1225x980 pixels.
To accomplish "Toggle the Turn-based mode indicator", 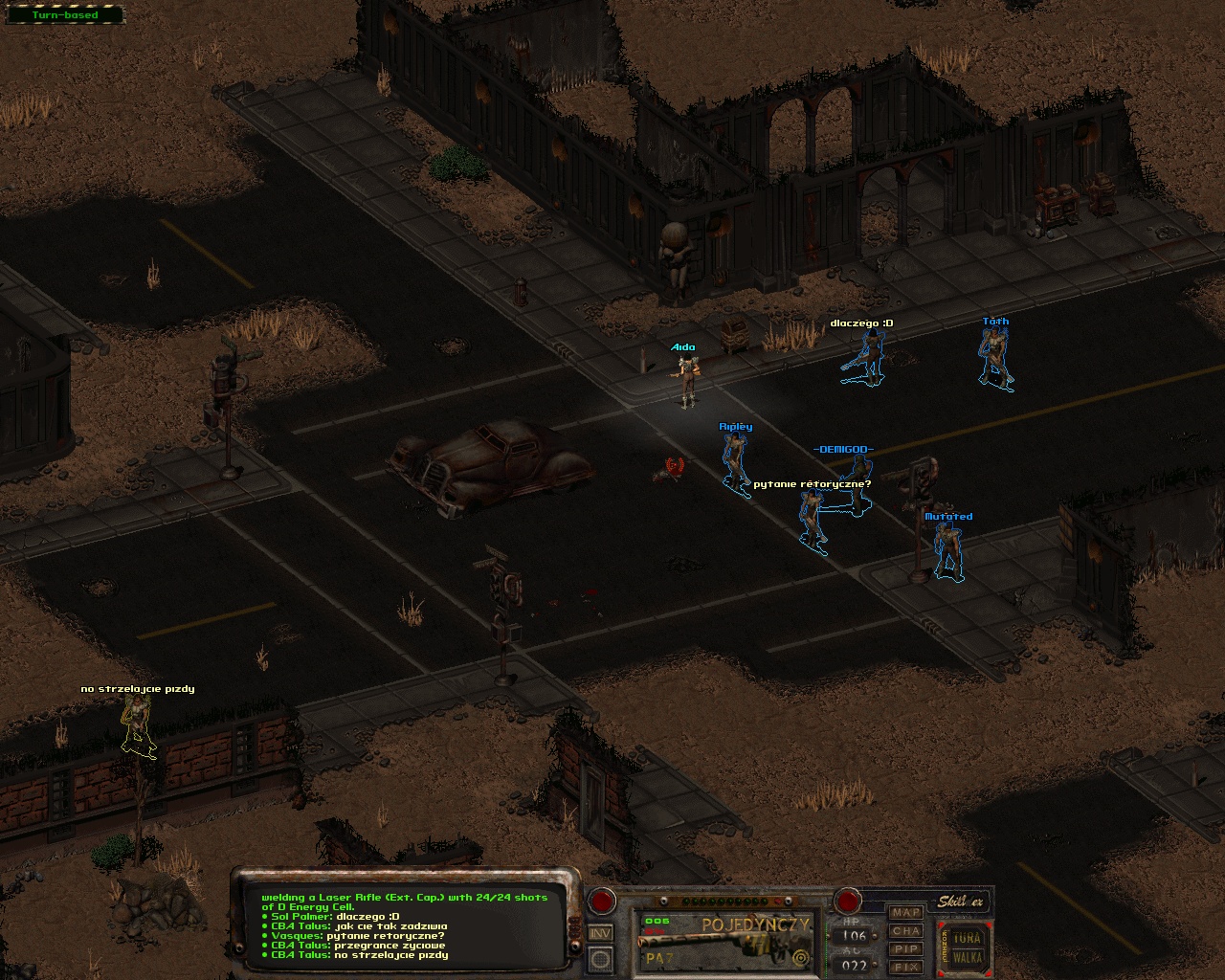I will (64, 15).
